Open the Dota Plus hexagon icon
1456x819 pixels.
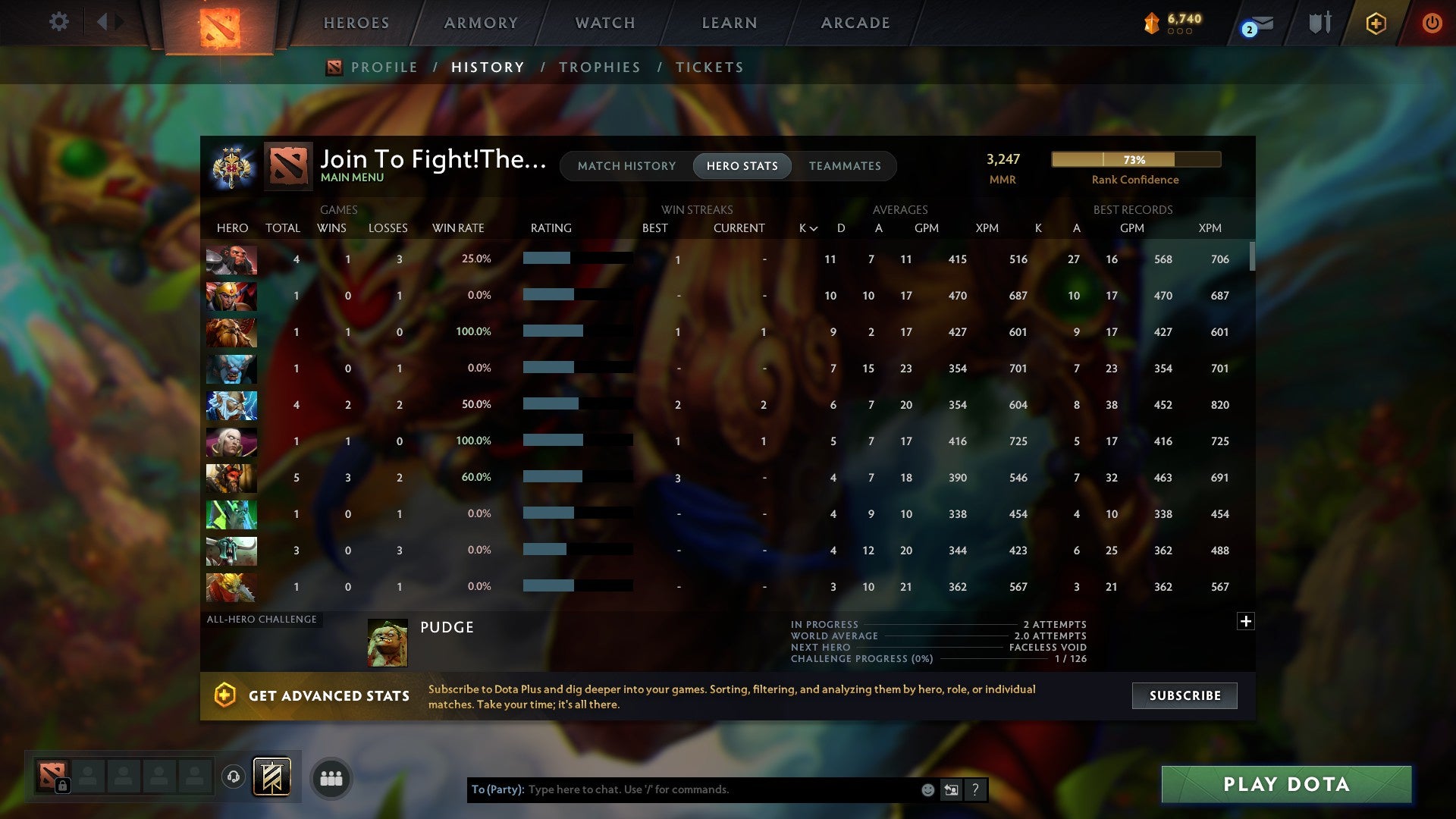tap(1376, 23)
